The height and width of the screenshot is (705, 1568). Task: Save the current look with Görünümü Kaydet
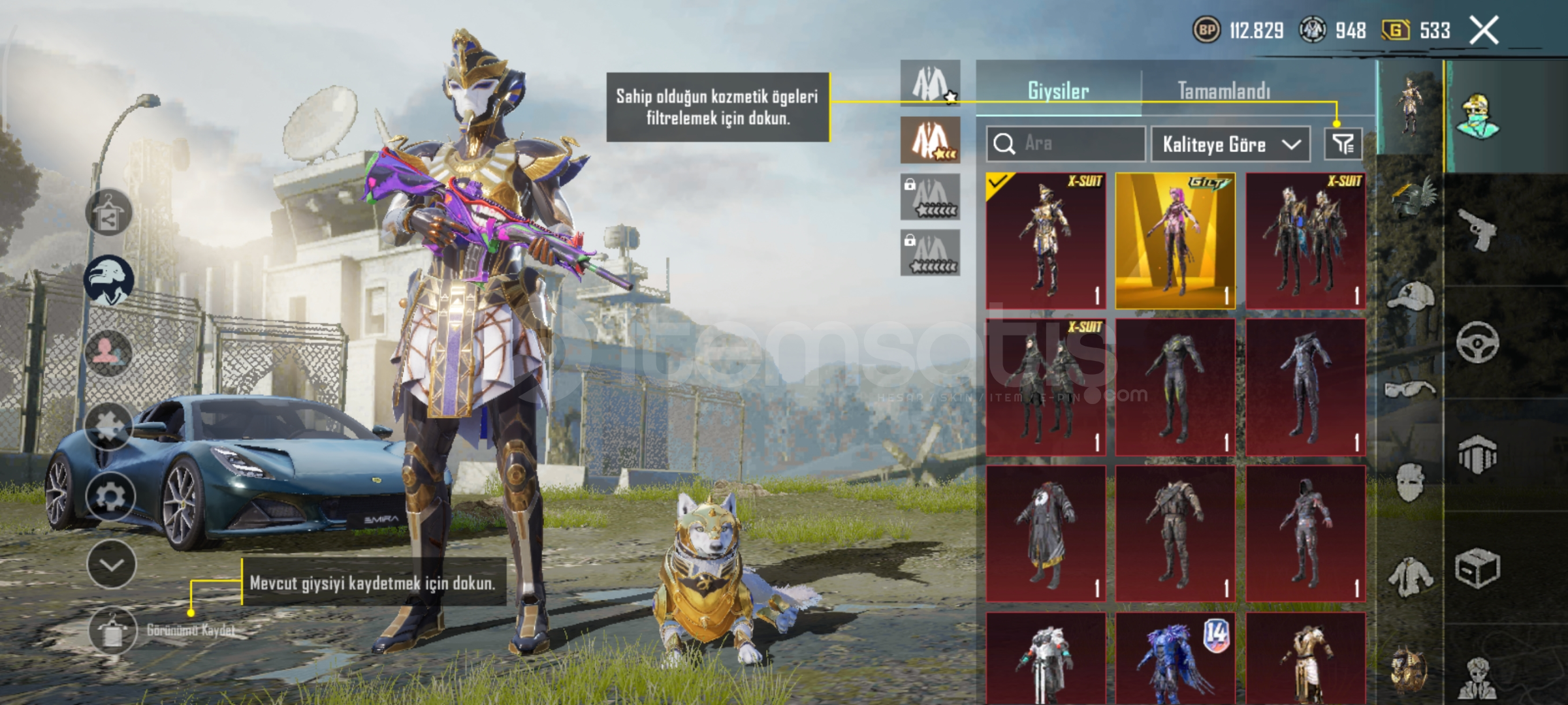click(113, 631)
